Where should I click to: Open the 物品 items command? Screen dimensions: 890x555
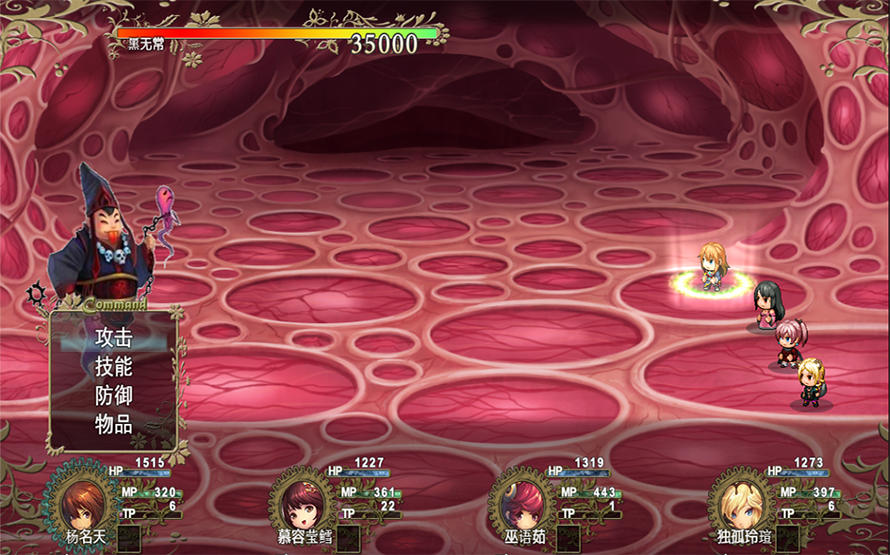coord(113,424)
